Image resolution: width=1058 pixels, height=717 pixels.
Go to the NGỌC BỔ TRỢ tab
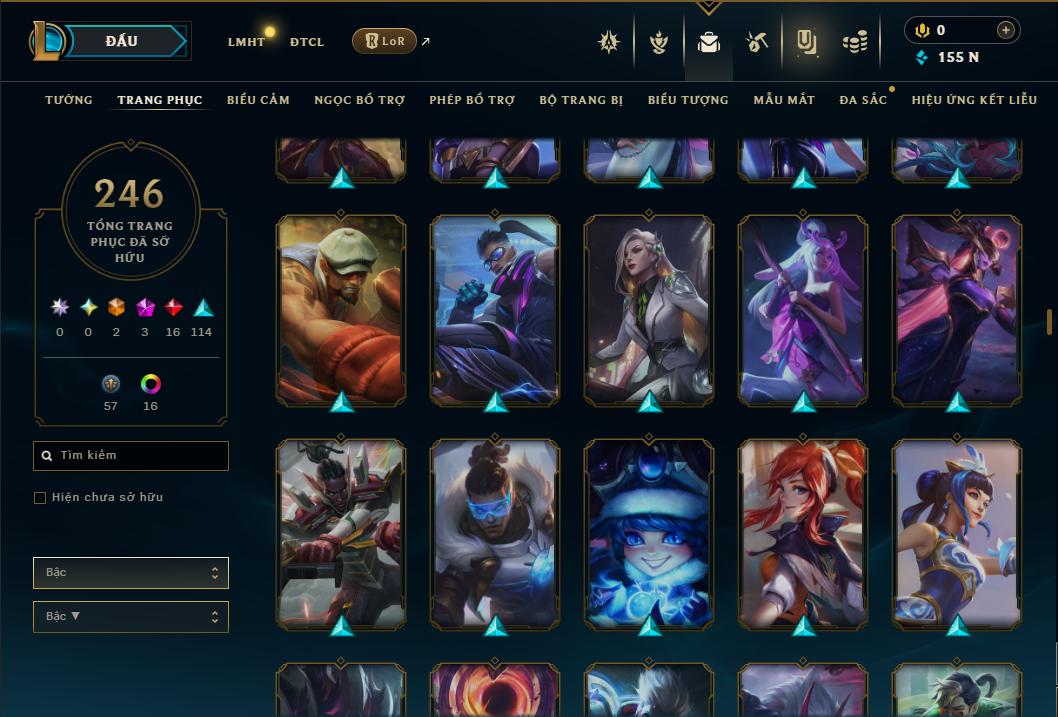coord(359,100)
